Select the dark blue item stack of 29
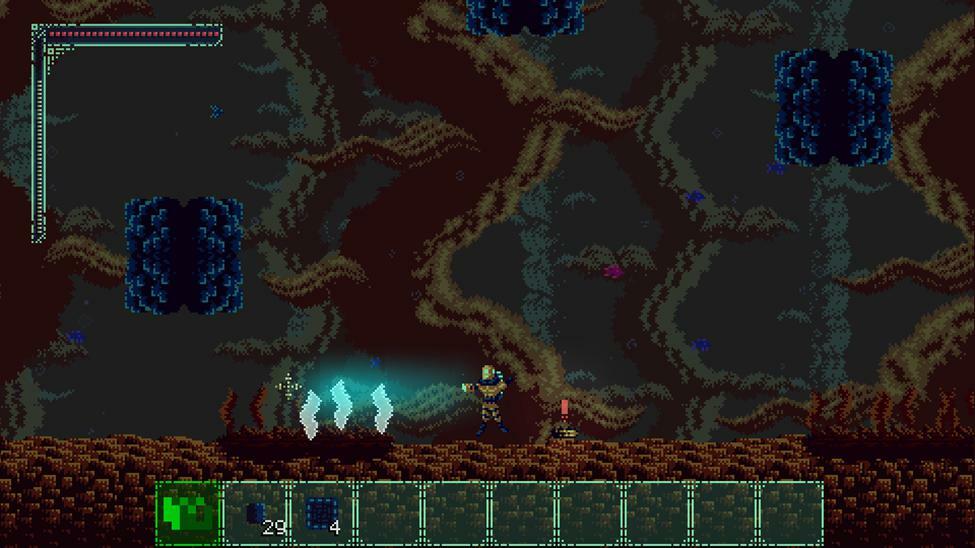 [256, 513]
